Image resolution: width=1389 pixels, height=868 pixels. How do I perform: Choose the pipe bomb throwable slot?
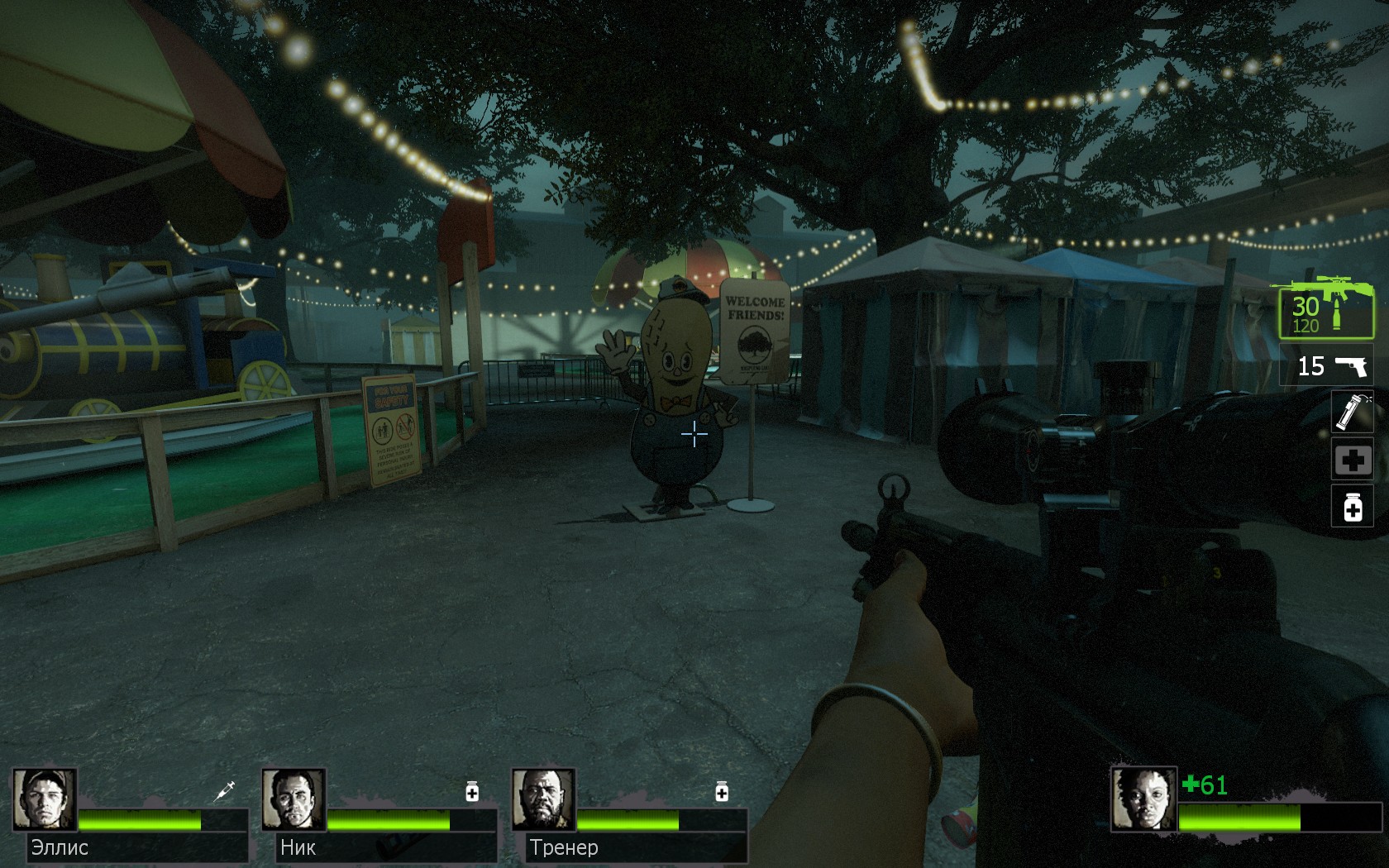click(1353, 412)
